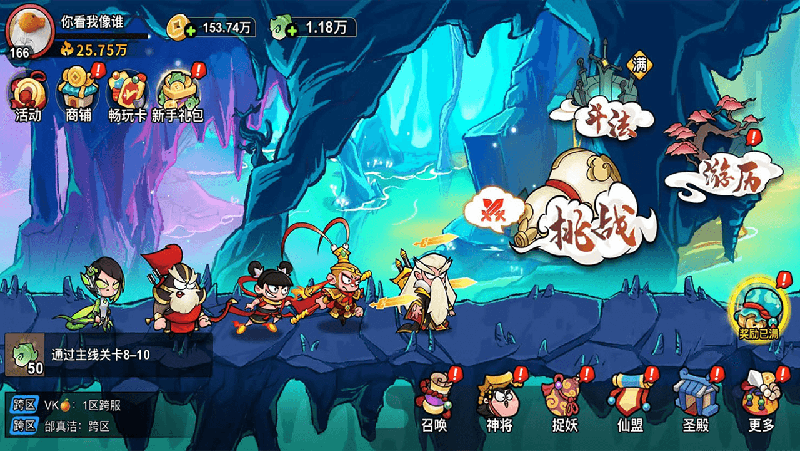Viewport: 800px width, 451px height.
Task: Open the 圣殿 temple menu
Action: tap(694, 400)
